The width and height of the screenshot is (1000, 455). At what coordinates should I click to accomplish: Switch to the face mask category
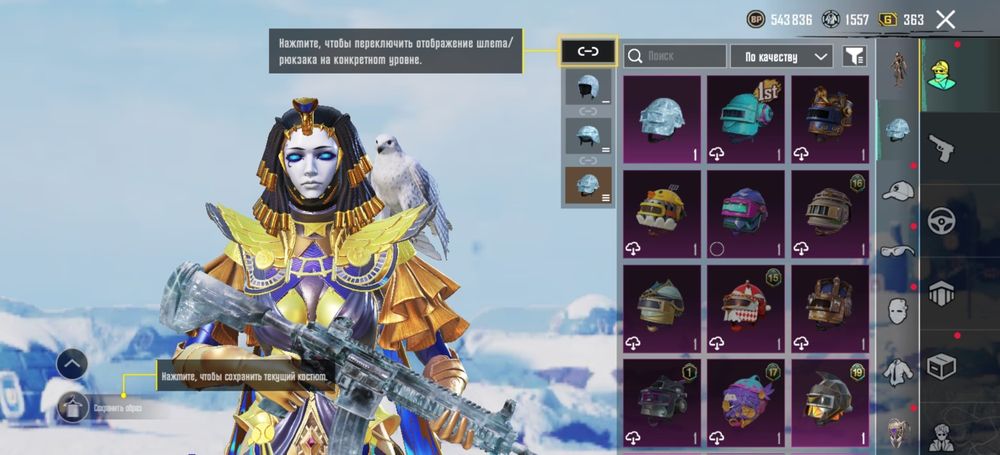point(899,311)
